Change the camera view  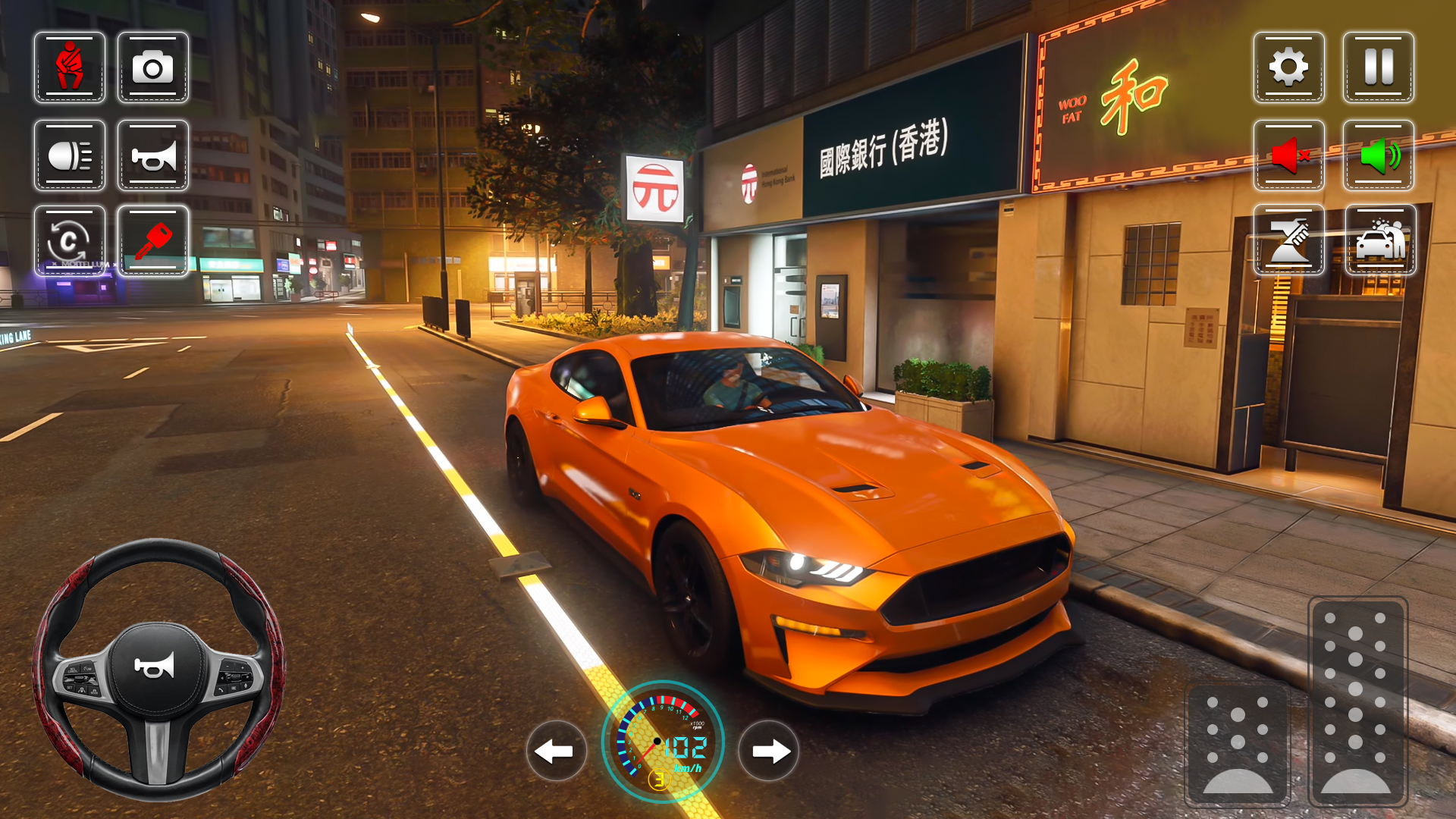[x=153, y=68]
